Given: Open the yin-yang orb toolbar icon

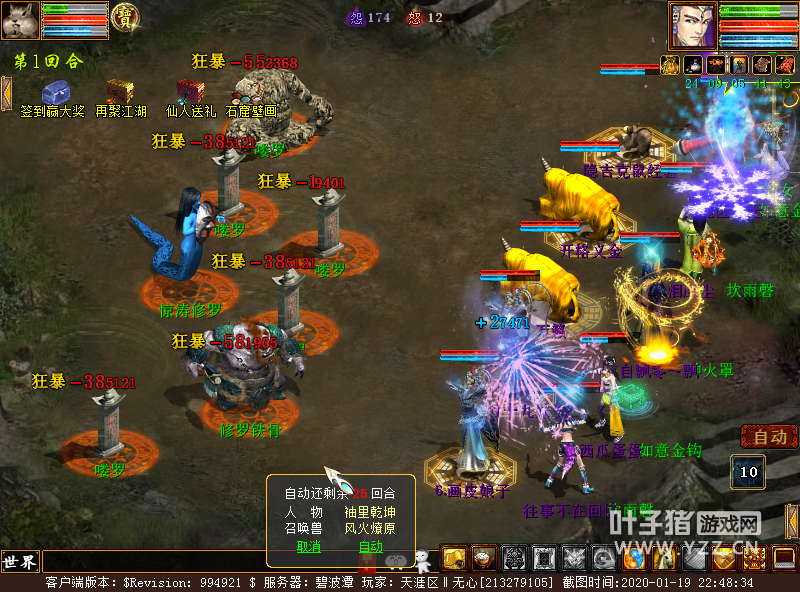Looking at the screenshot, I should pos(636,558).
